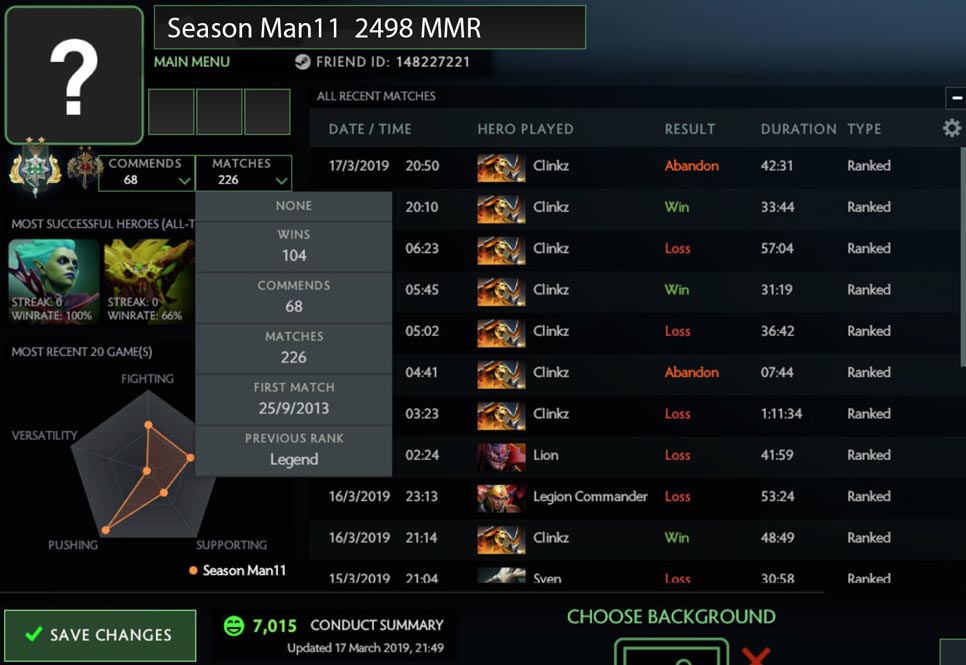Edit the Season Man11 profile name field

[369, 28]
